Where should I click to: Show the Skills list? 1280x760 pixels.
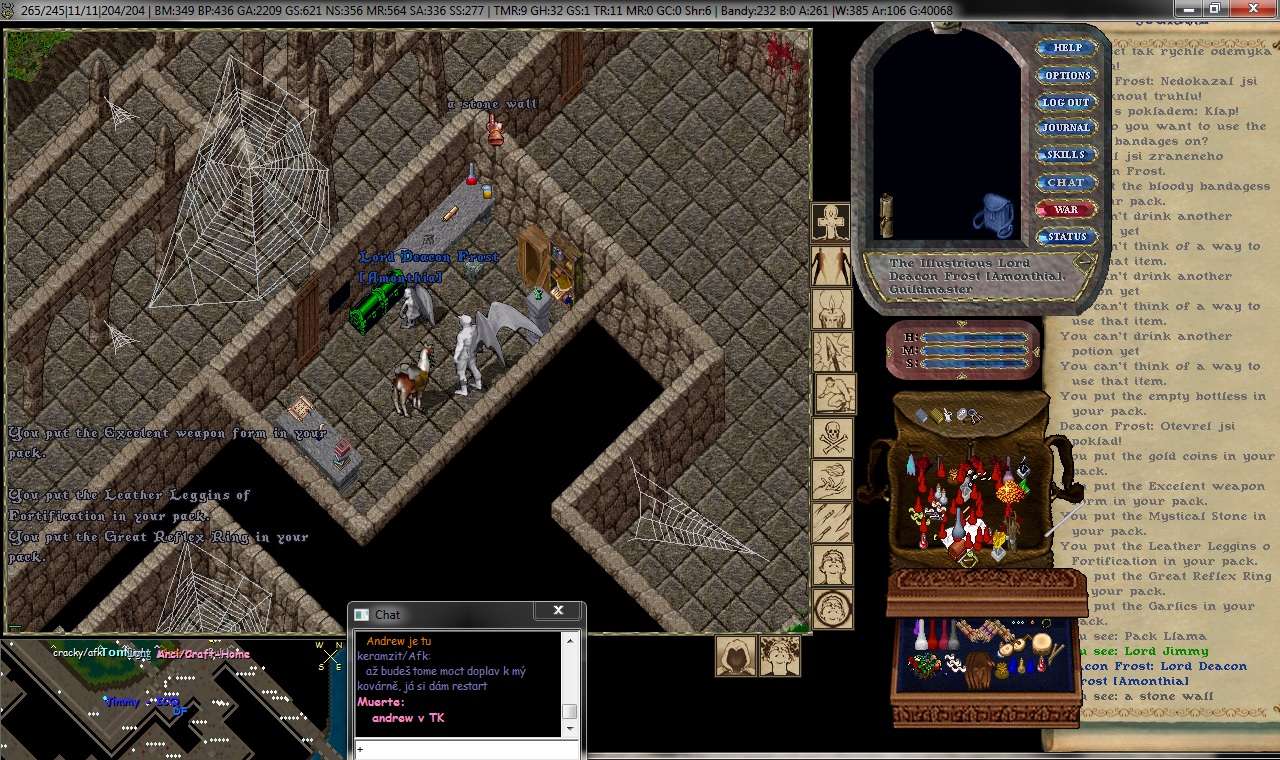[x=1065, y=155]
